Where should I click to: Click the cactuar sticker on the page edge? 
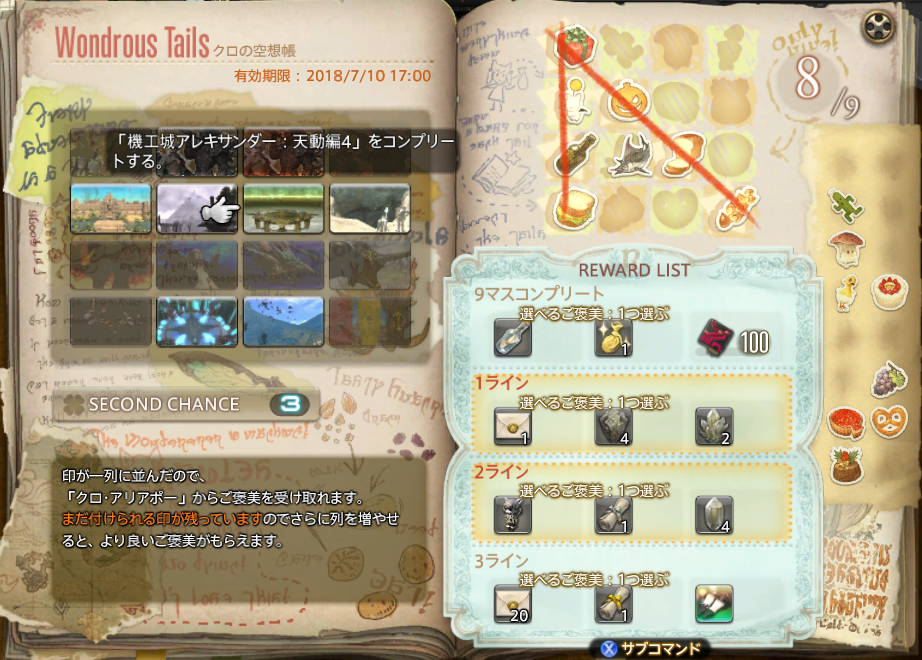(x=845, y=204)
